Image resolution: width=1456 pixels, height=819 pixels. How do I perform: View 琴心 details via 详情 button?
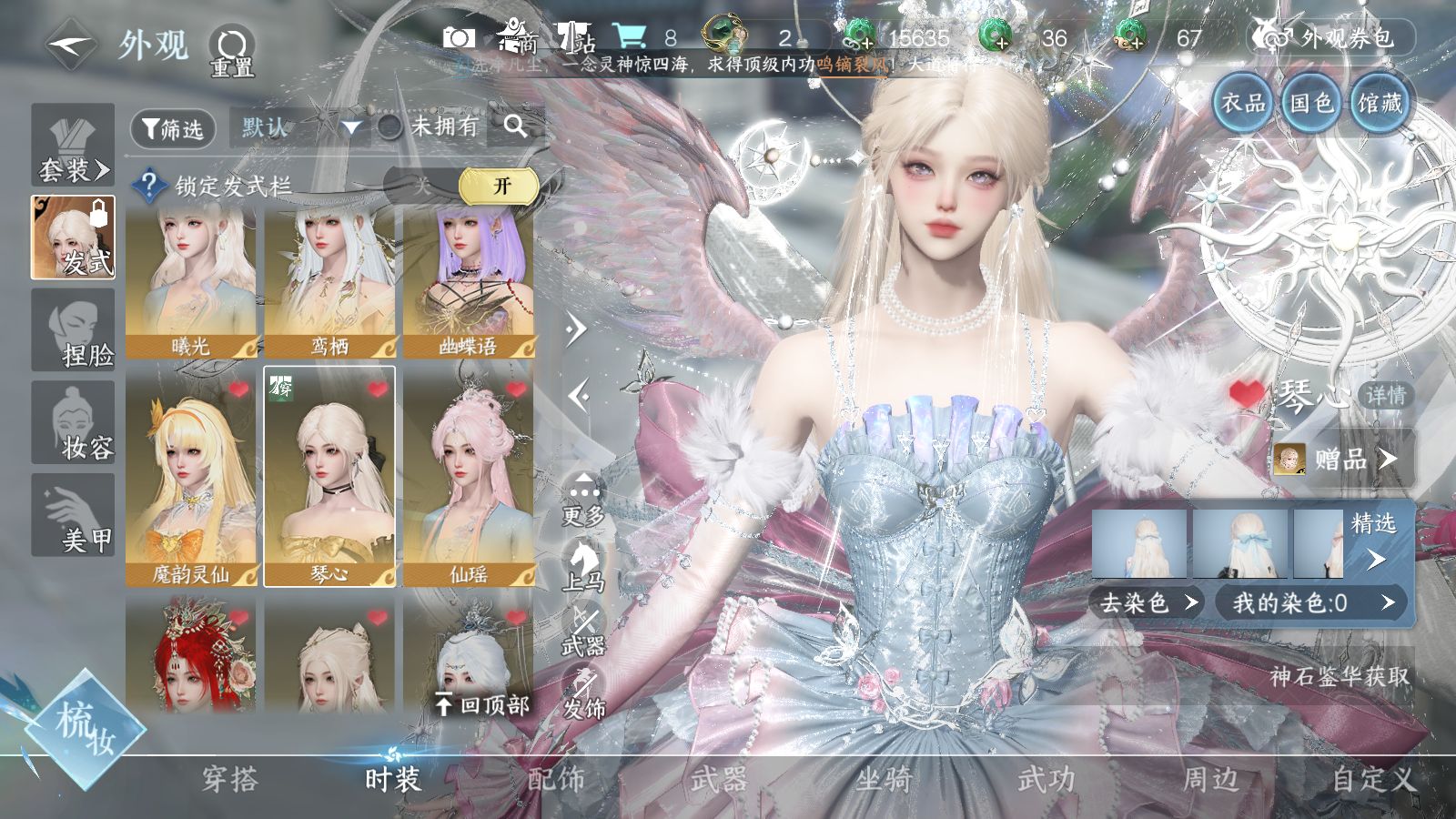click(x=1385, y=395)
